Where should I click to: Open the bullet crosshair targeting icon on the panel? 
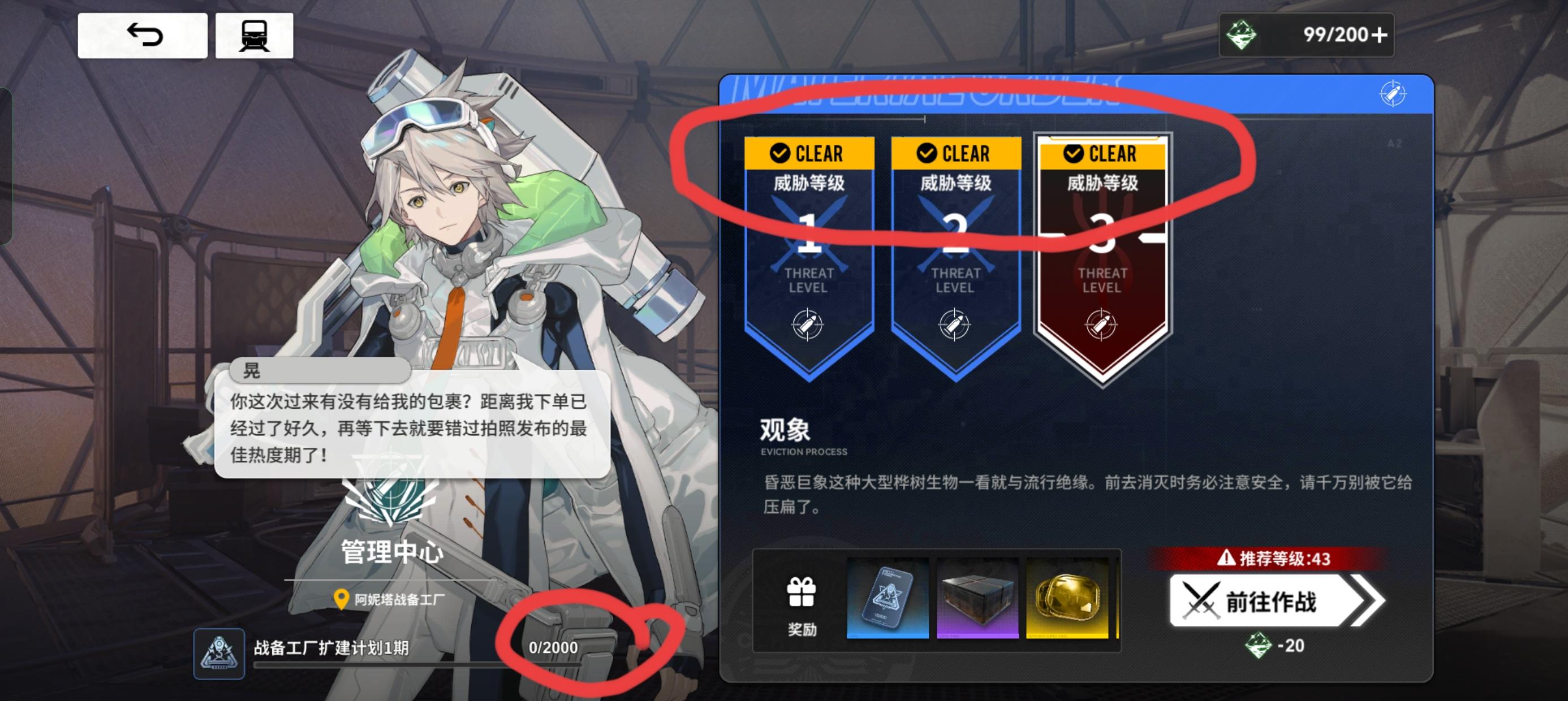point(1394,94)
